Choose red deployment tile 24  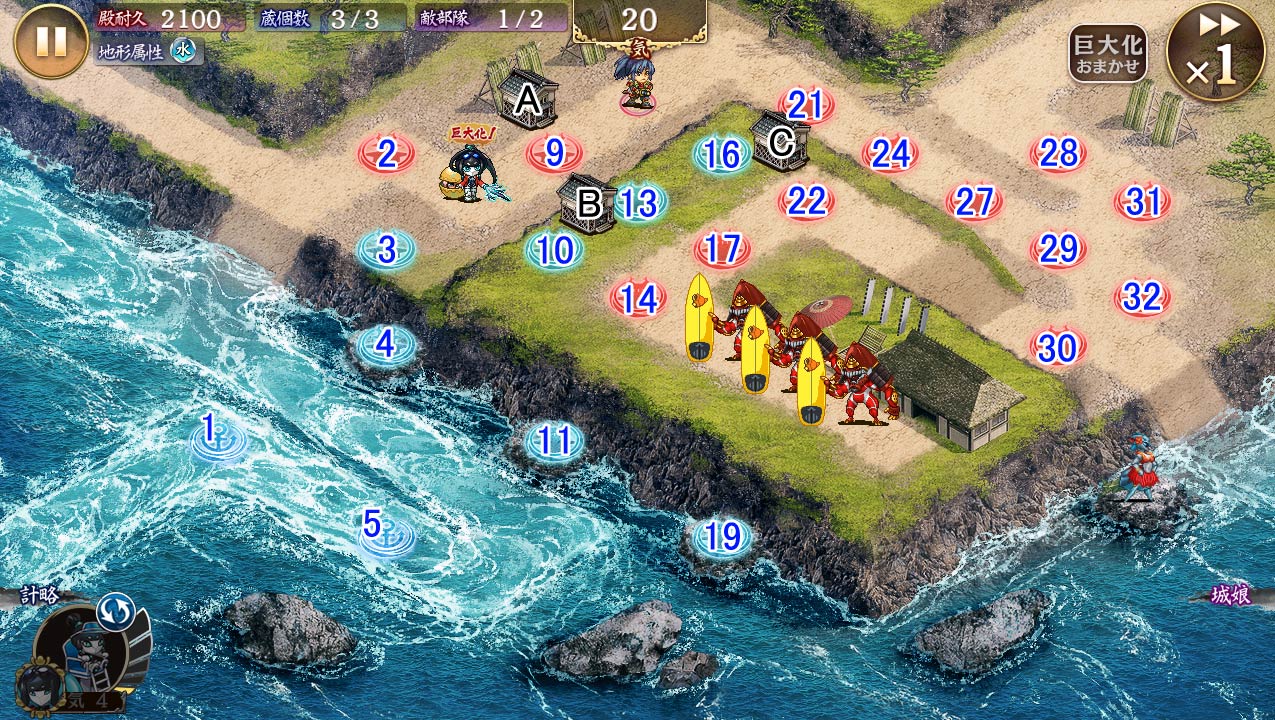click(x=890, y=154)
